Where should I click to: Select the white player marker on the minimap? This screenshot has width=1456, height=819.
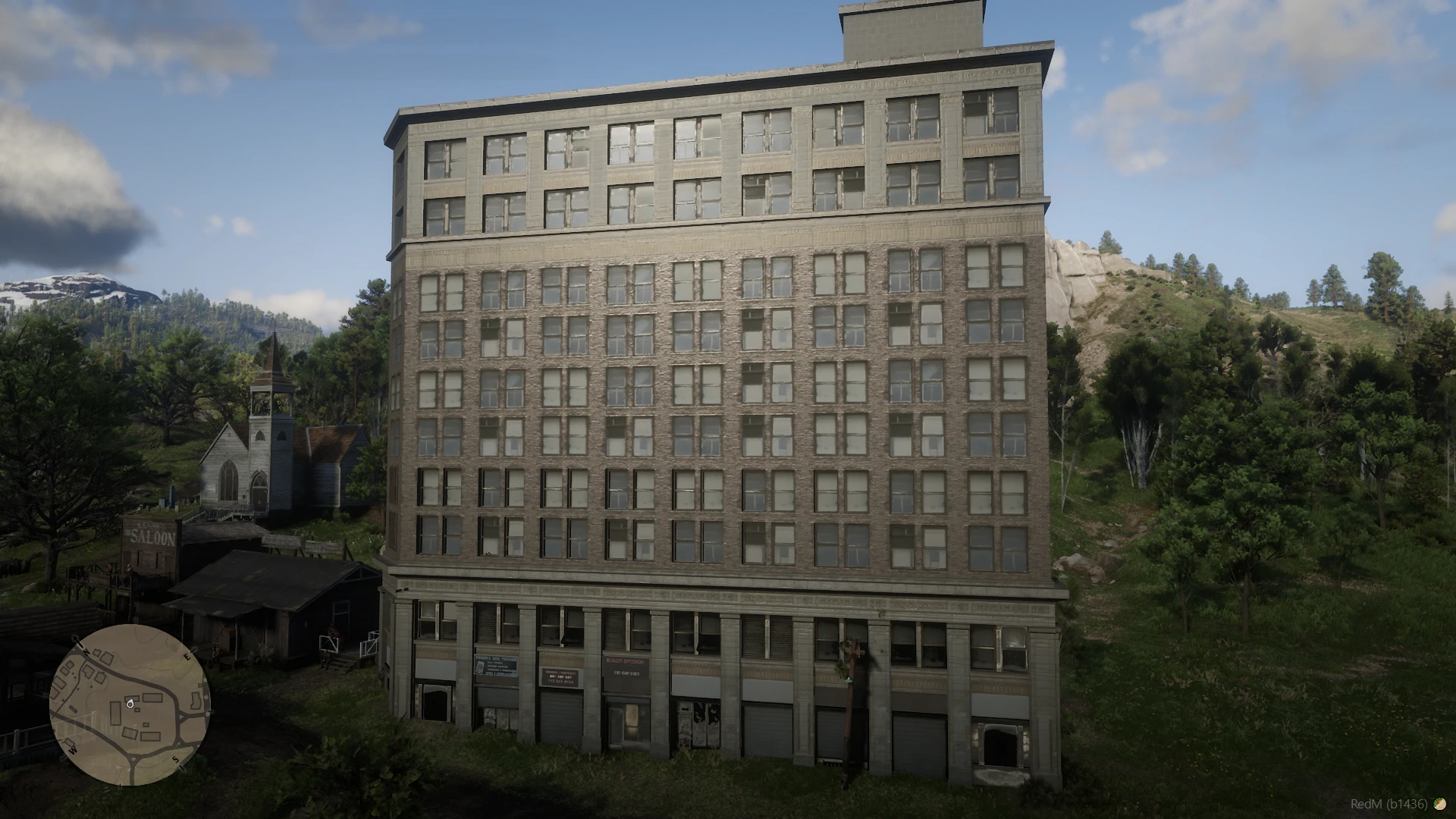point(130,705)
